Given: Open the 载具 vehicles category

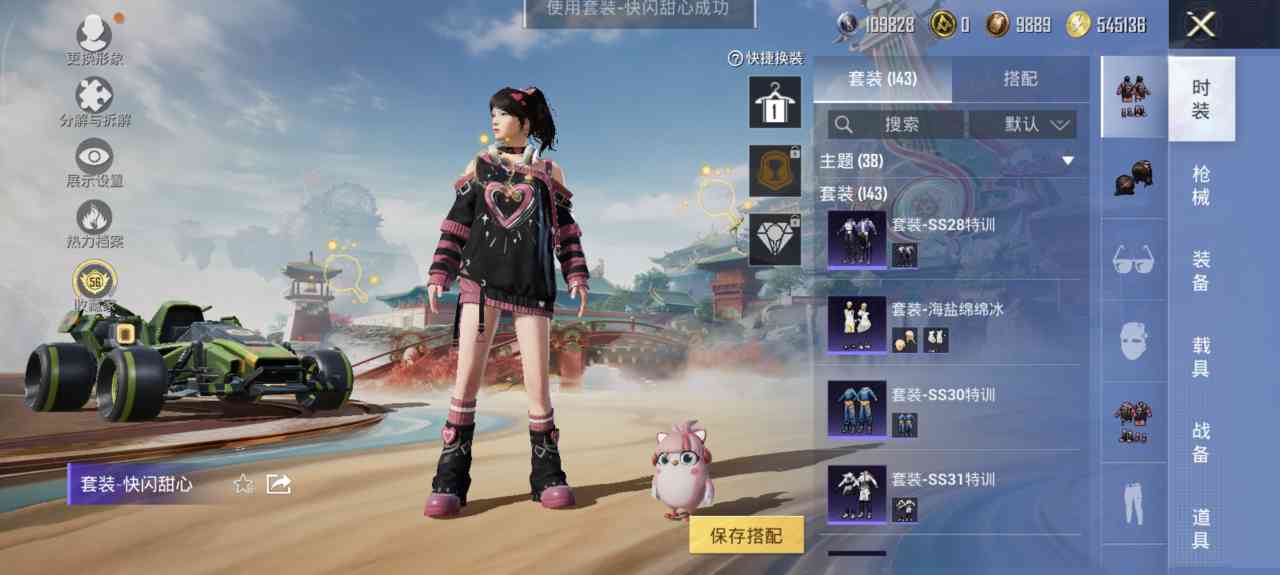Looking at the screenshot, I should click(1201, 356).
